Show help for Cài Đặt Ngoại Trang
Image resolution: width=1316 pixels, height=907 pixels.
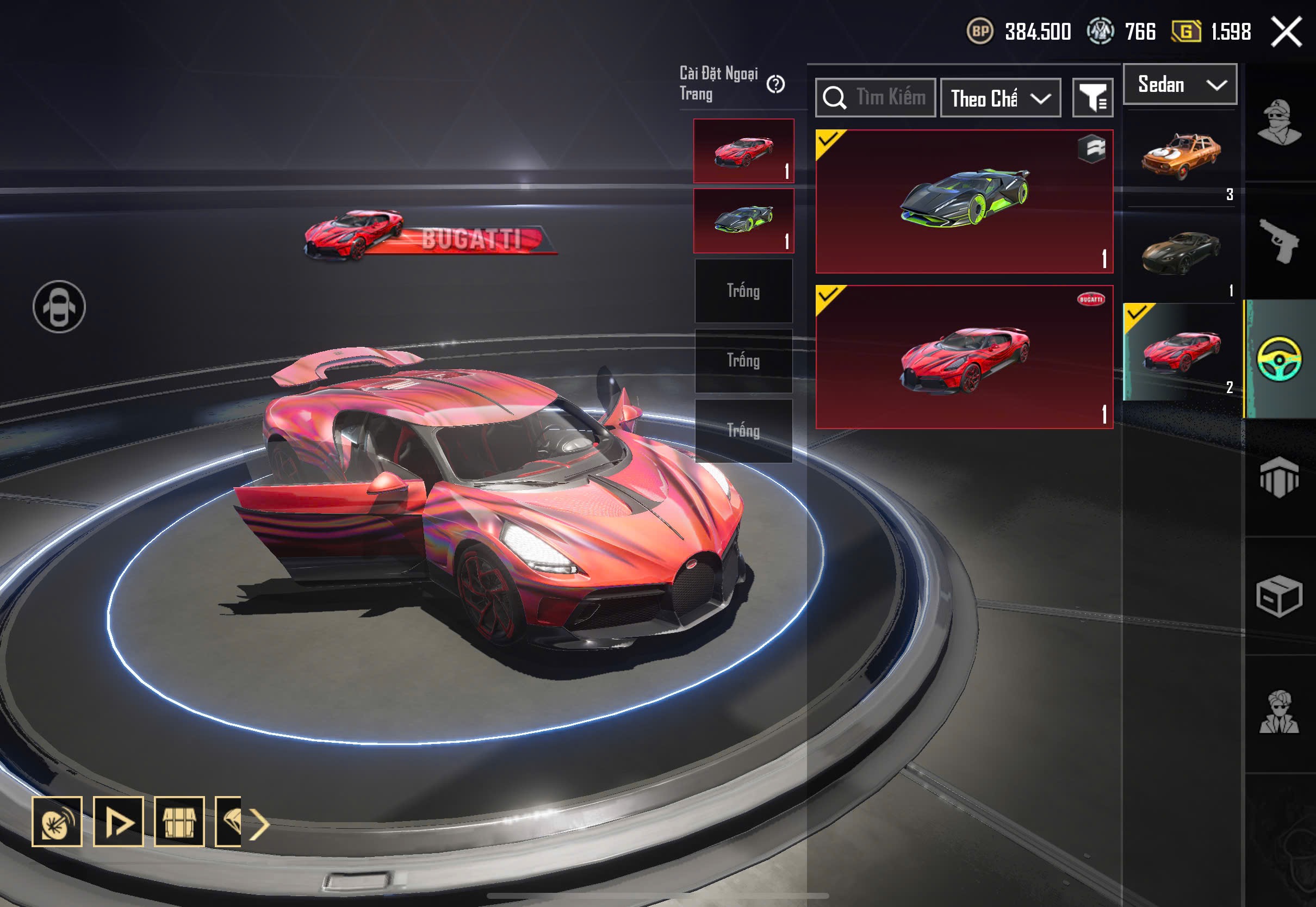(x=775, y=85)
